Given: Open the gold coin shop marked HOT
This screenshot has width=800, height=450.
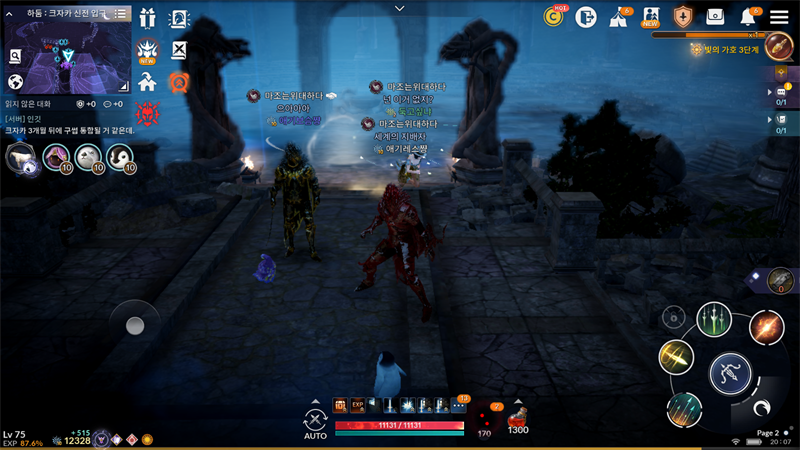Looking at the screenshot, I should pyautogui.click(x=553, y=16).
